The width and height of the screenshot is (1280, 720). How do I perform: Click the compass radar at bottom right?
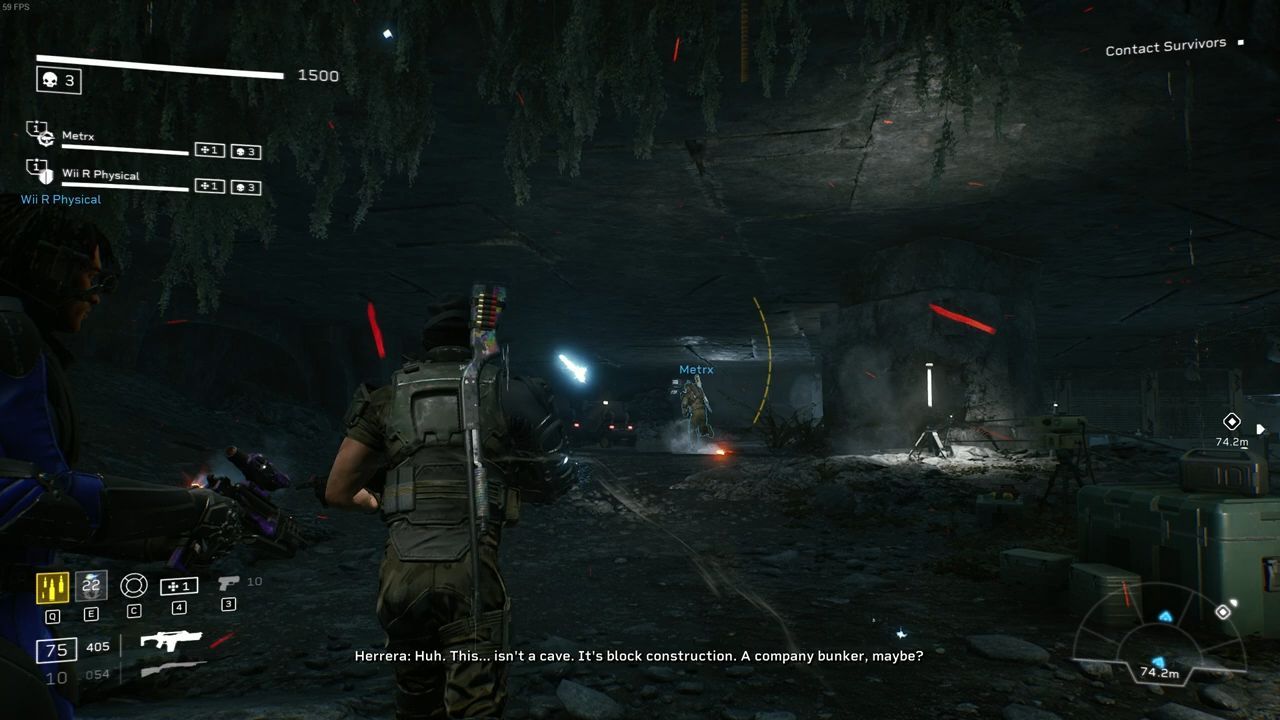[1159, 640]
